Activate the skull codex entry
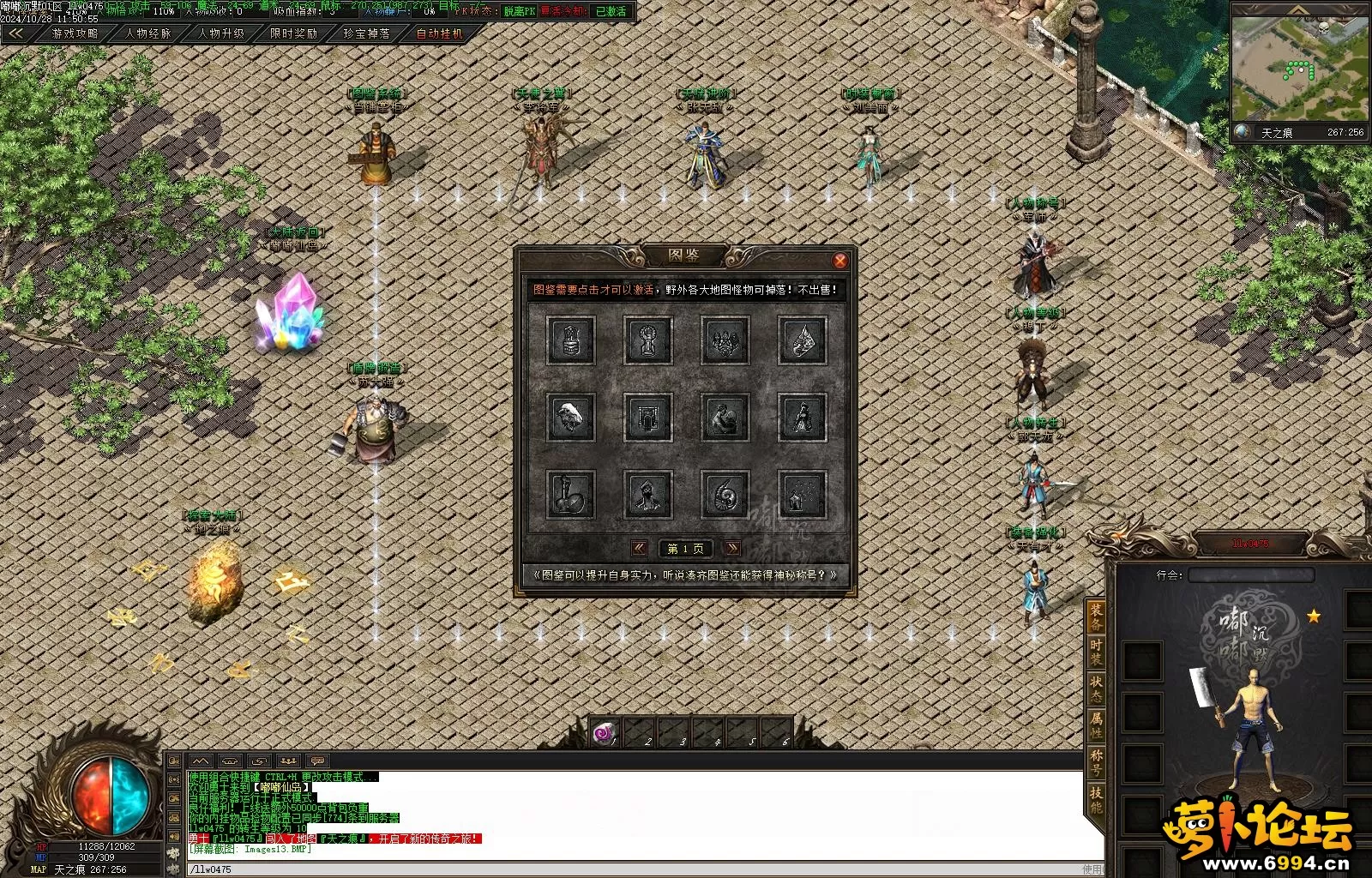Viewport: 1372px width, 878px height. [x=570, y=417]
